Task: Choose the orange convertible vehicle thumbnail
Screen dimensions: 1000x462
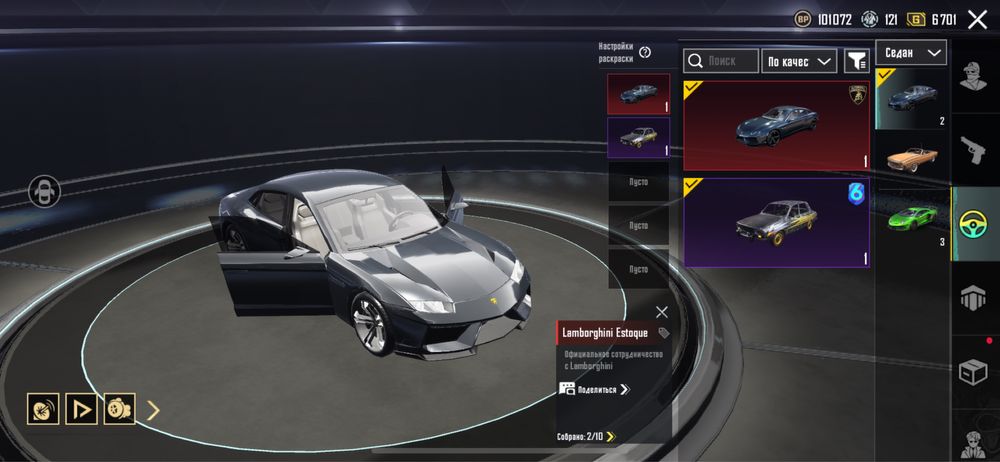Action: coord(911,158)
